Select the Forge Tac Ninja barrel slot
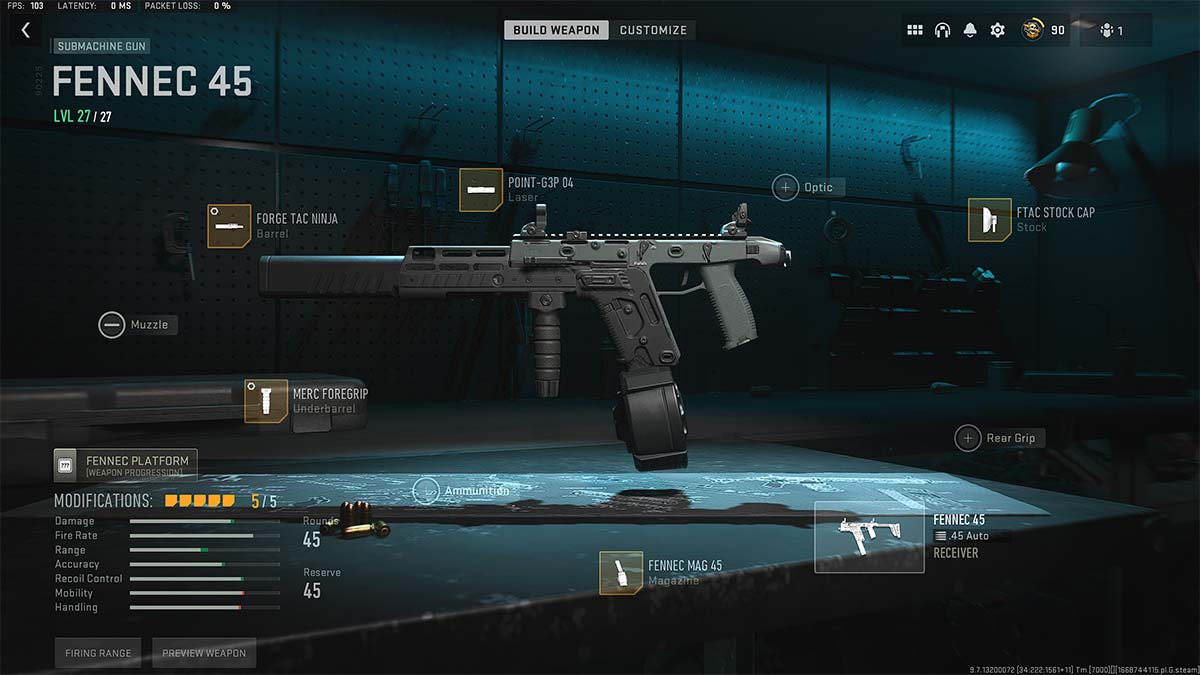 tap(229, 226)
